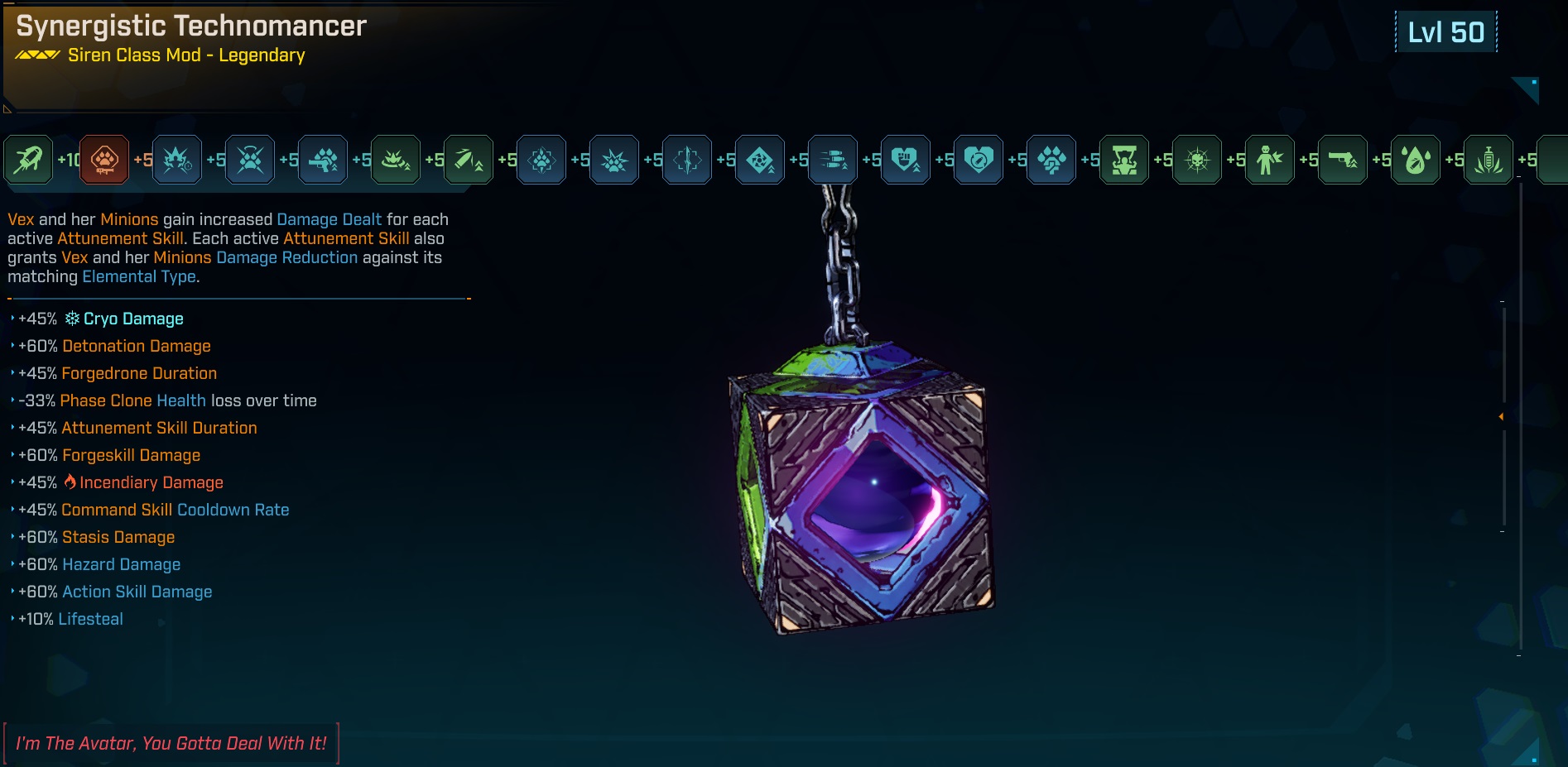Image resolution: width=1568 pixels, height=767 pixels.
Task: Select the green humanoid figure skill icon
Action: pos(1270,159)
